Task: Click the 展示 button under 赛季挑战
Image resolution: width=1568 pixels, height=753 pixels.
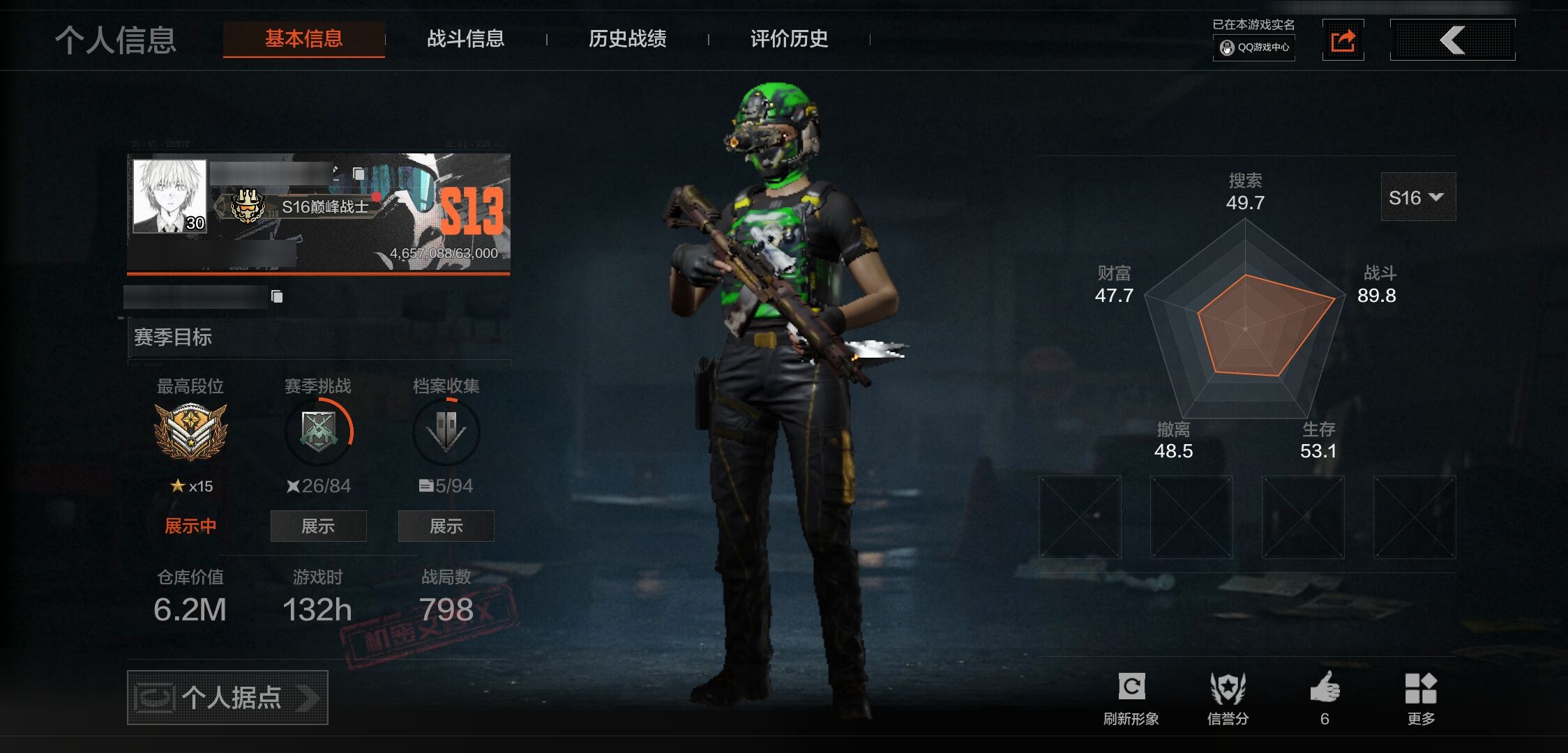Action: (319, 526)
